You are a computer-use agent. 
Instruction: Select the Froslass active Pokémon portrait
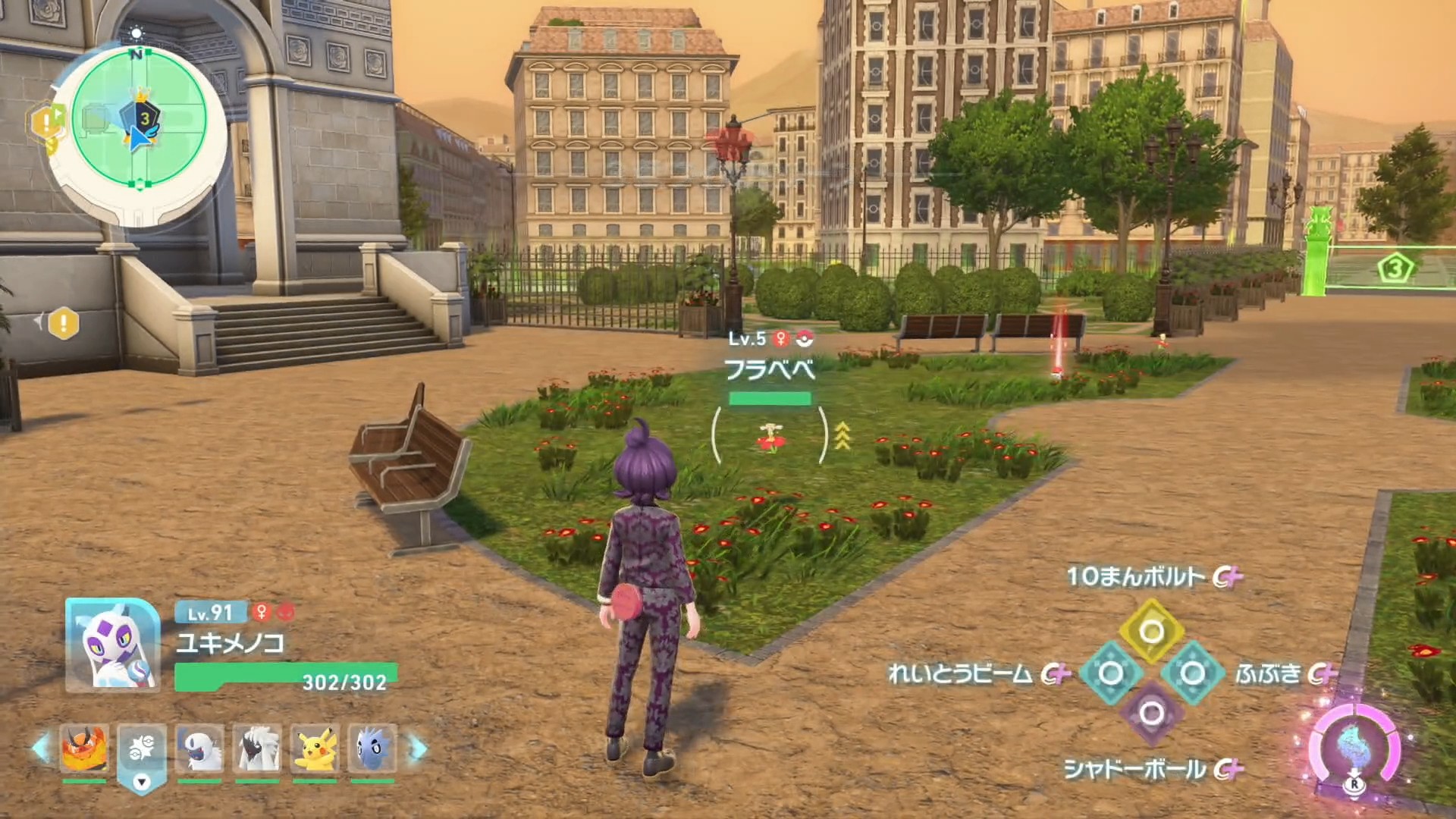click(x=112, y=645)
